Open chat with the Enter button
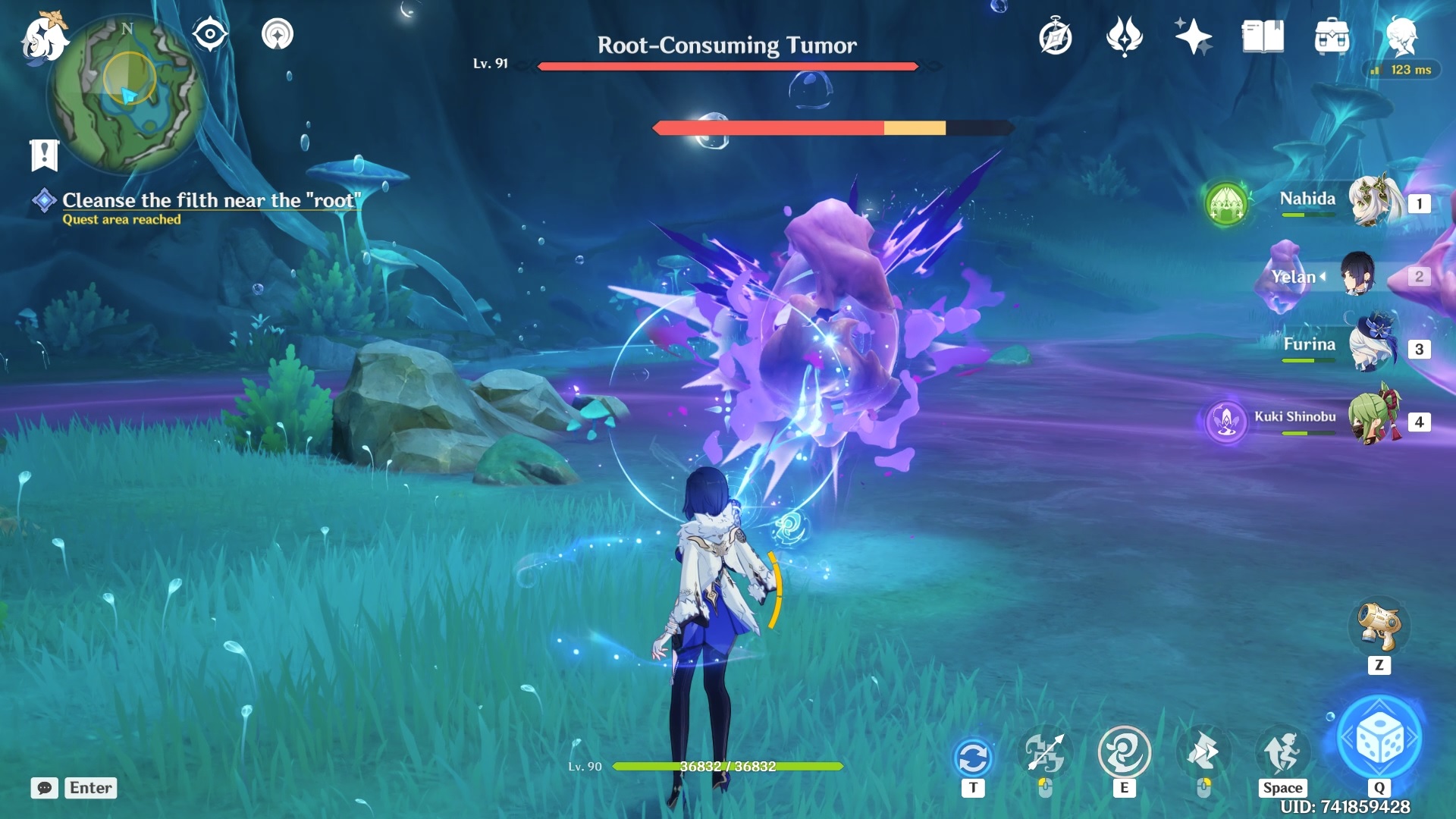The width and height of the screenshot is (1456, 819). pos(90,788)
